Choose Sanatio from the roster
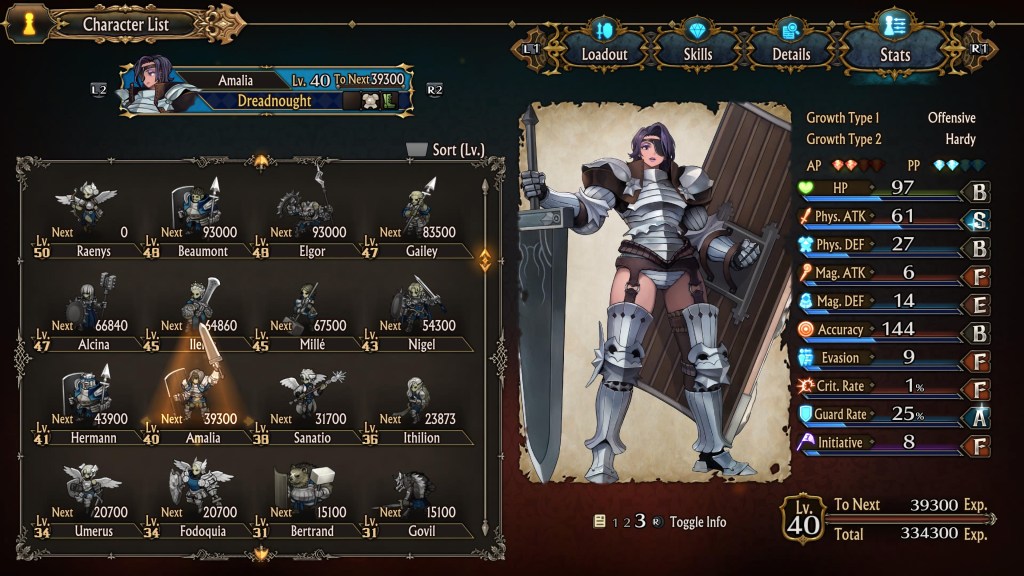The image size is (1024, 576). [x=310, y=406]
